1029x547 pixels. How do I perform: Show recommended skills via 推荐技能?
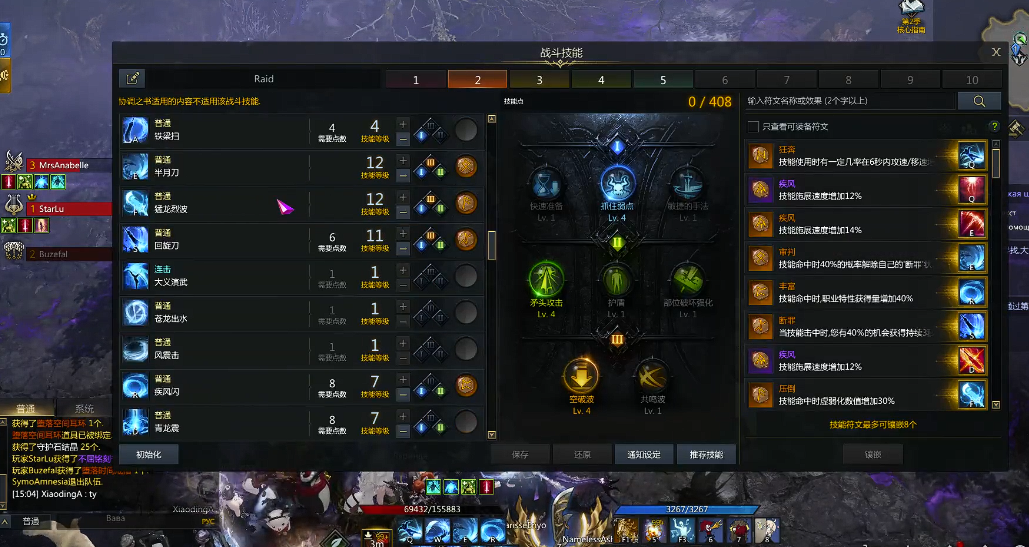click(x=706, y=454)
